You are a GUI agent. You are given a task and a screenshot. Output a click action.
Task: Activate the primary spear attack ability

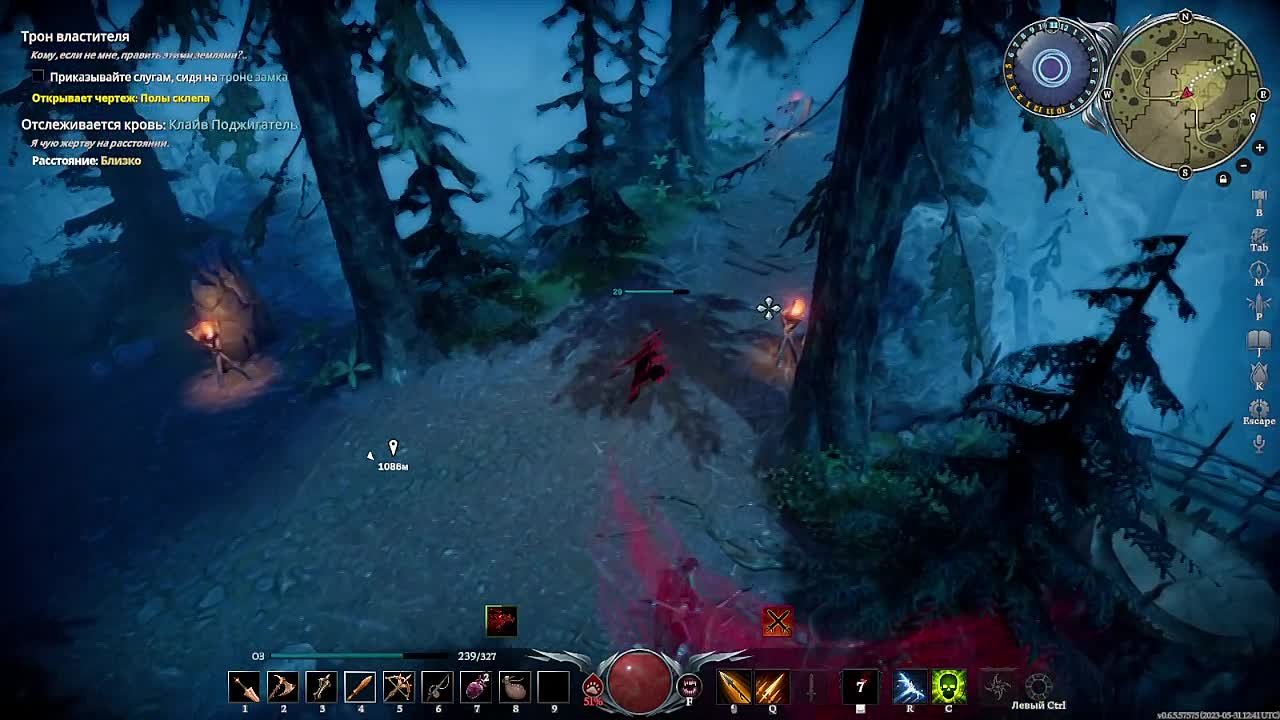pyautogui.click(x=734, y=687)
